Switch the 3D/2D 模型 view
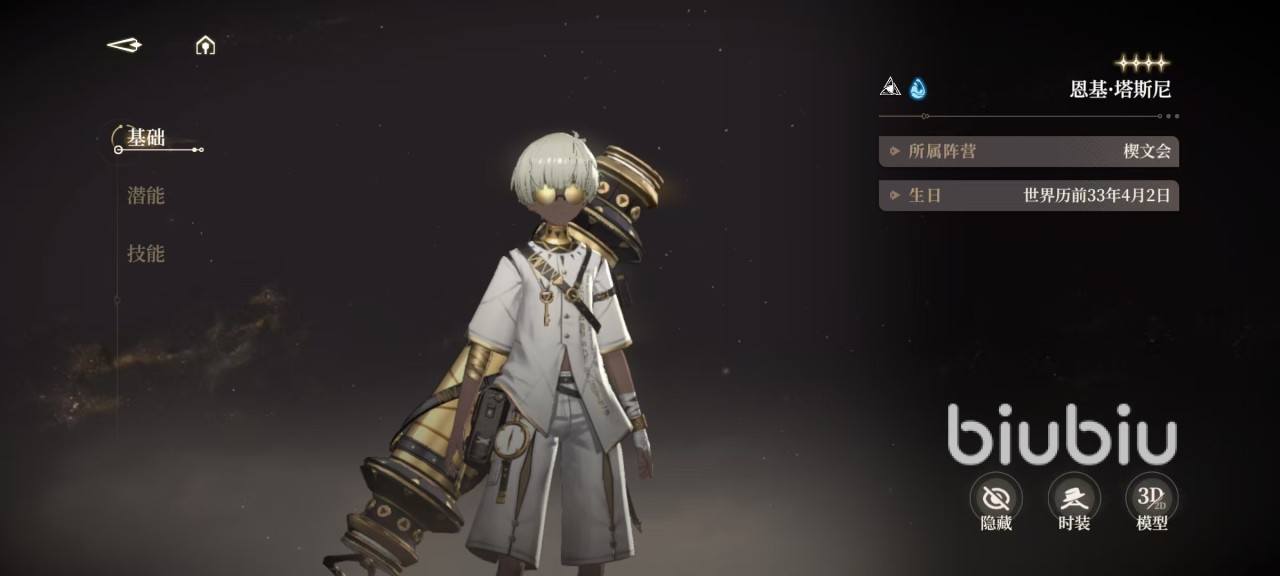 pos(1152,498)
